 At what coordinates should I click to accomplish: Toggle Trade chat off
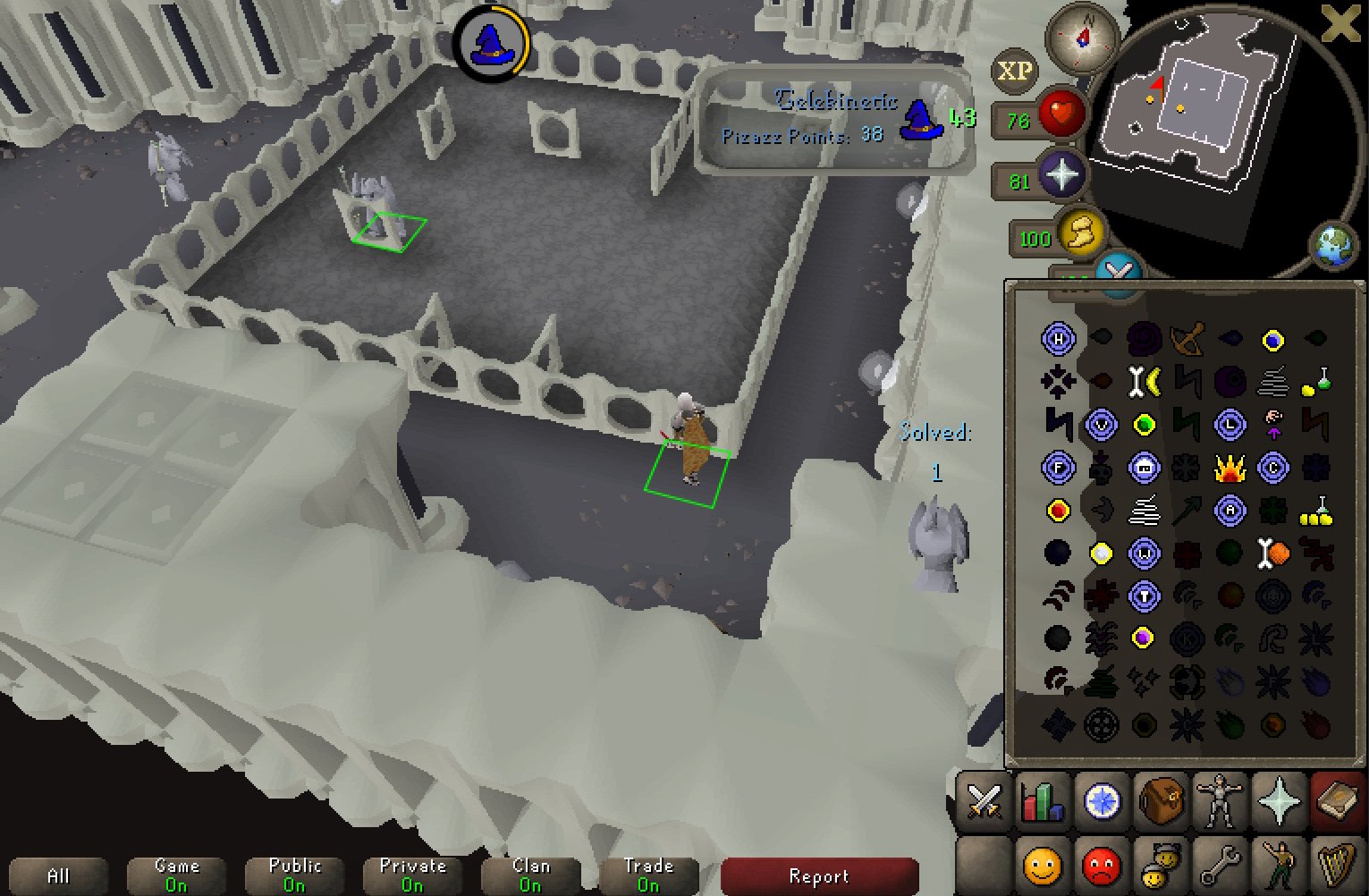tap(648, 874)
